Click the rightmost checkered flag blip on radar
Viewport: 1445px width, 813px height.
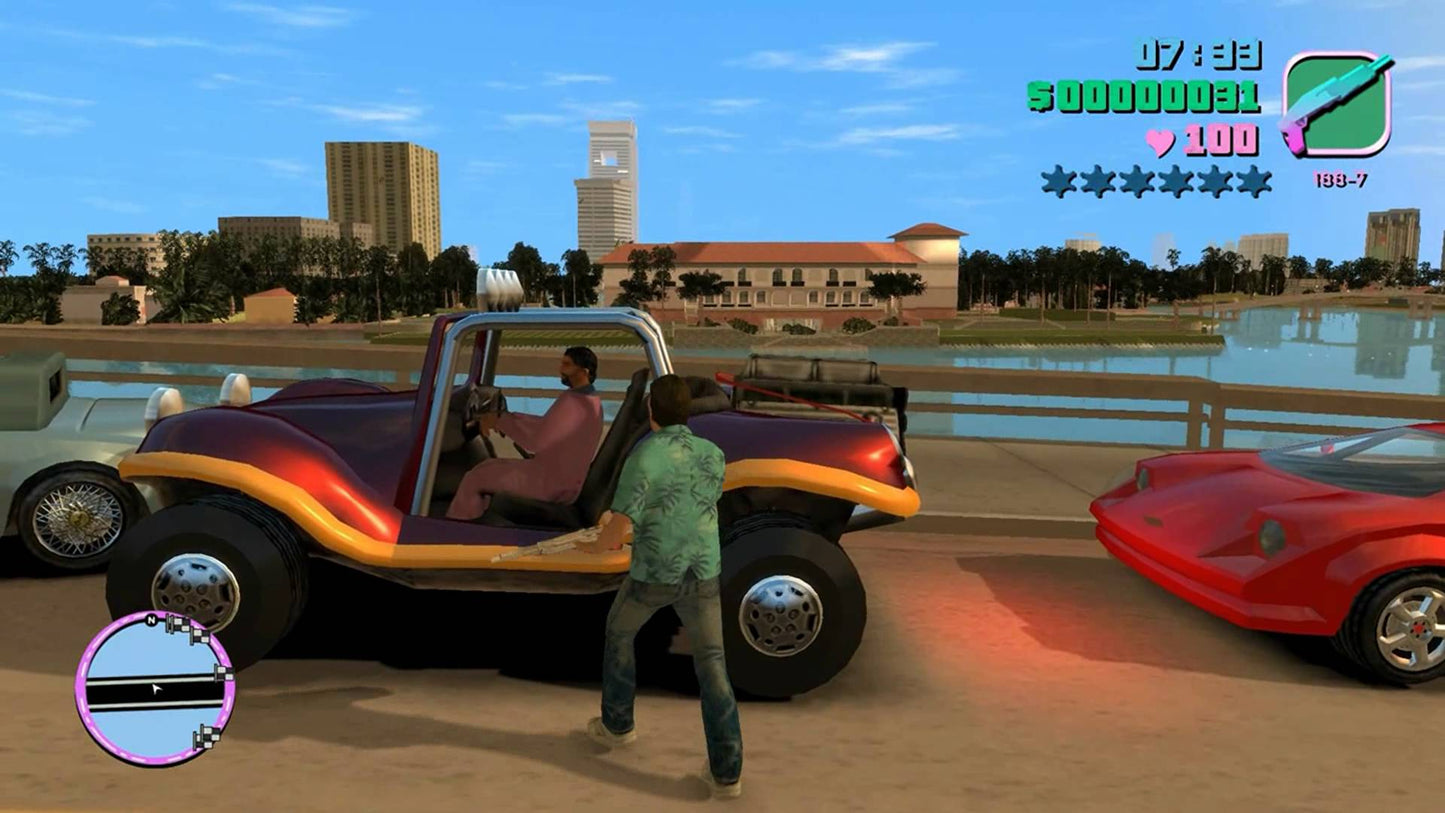tap(223, 673)
